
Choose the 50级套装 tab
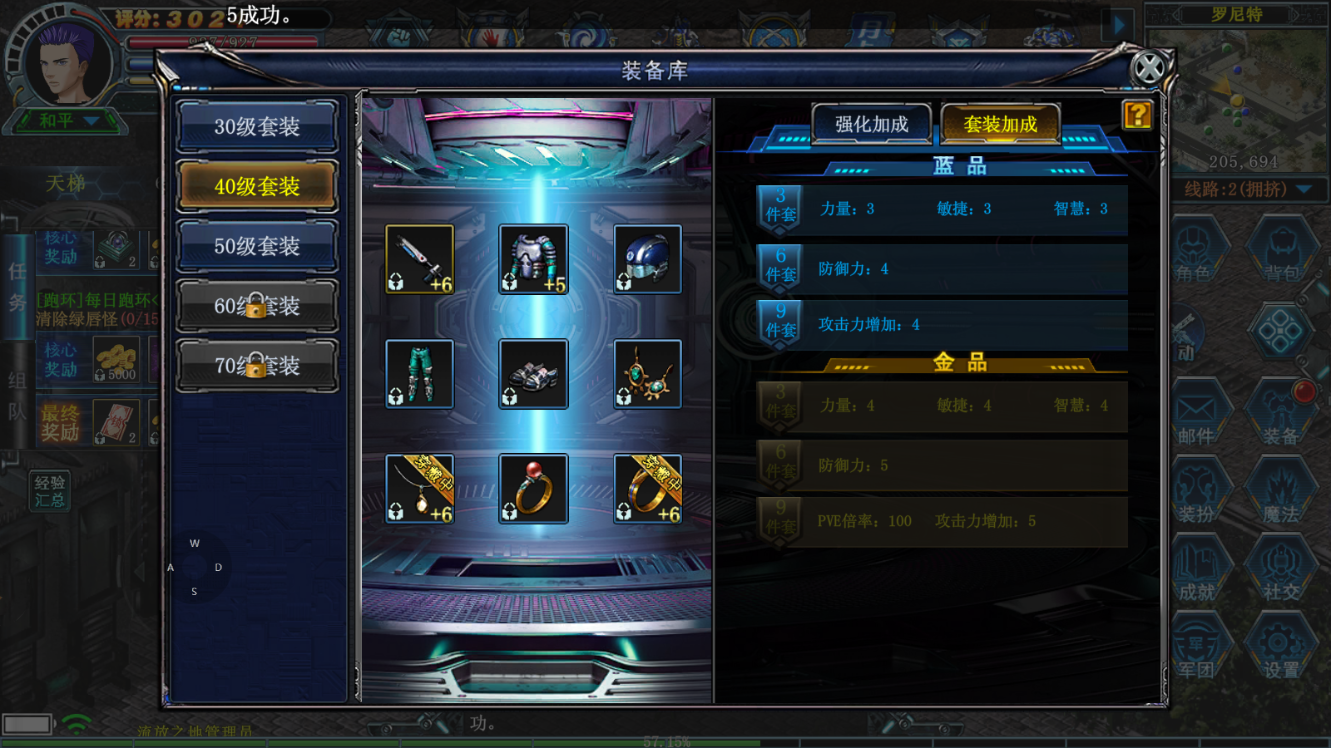pyautogui.click(x=257, y=246)
